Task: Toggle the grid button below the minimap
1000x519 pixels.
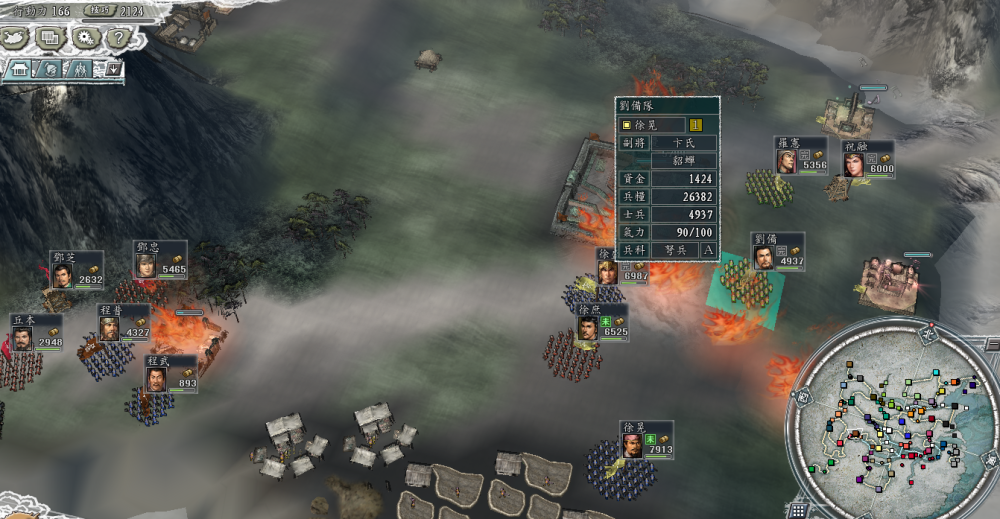Action: (799, 509)
